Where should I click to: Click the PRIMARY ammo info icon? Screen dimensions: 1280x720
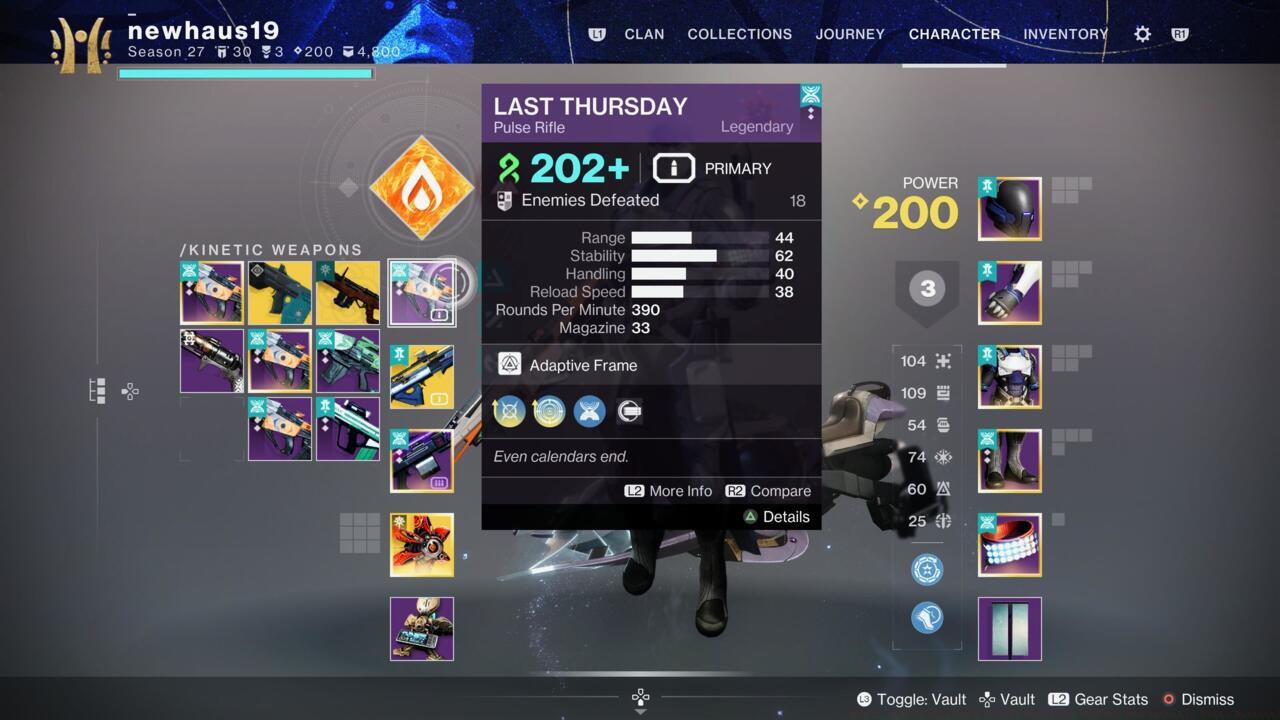[674, 168]
